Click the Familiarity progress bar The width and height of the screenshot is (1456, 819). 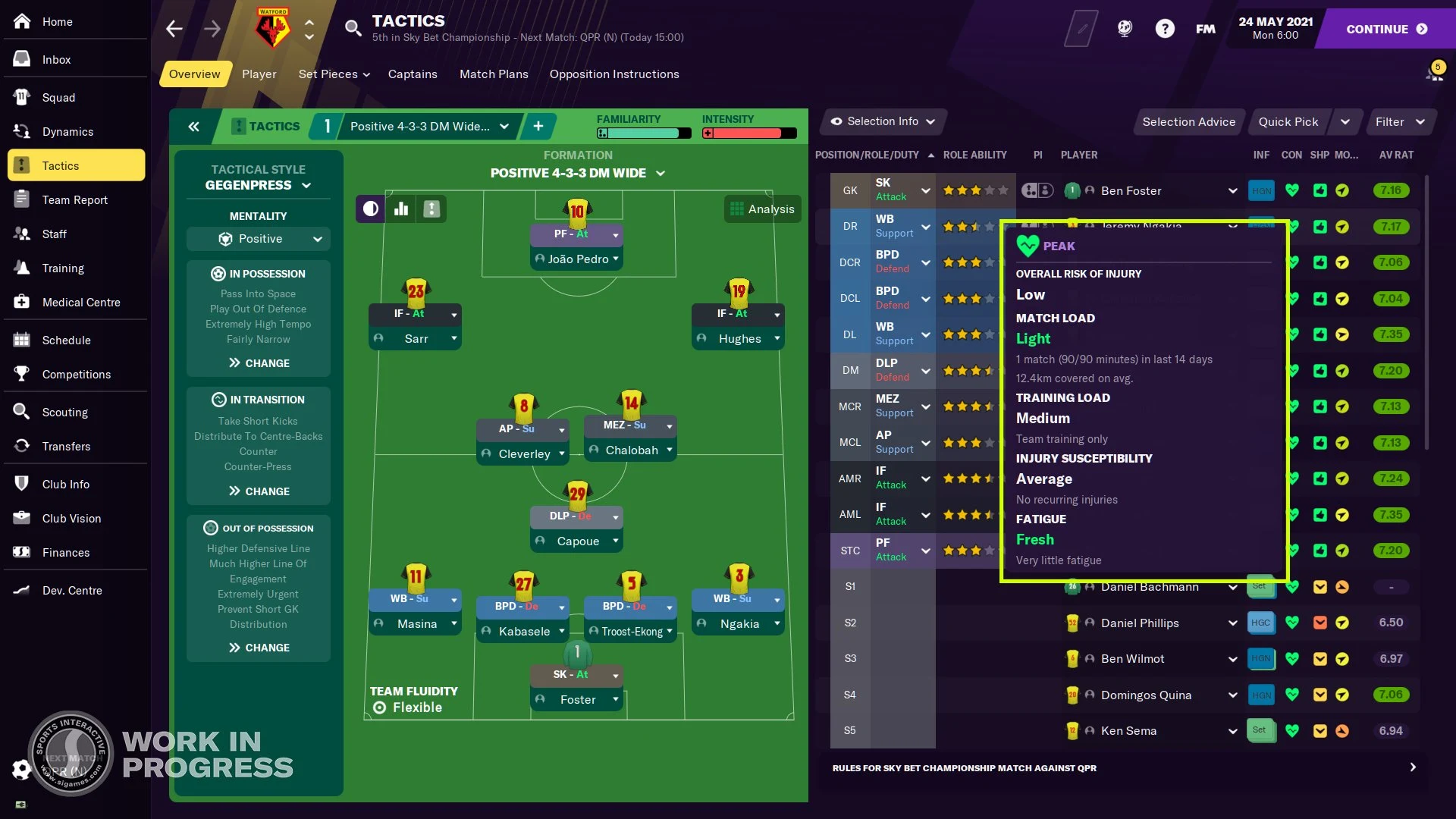click(x=643, y=133)
